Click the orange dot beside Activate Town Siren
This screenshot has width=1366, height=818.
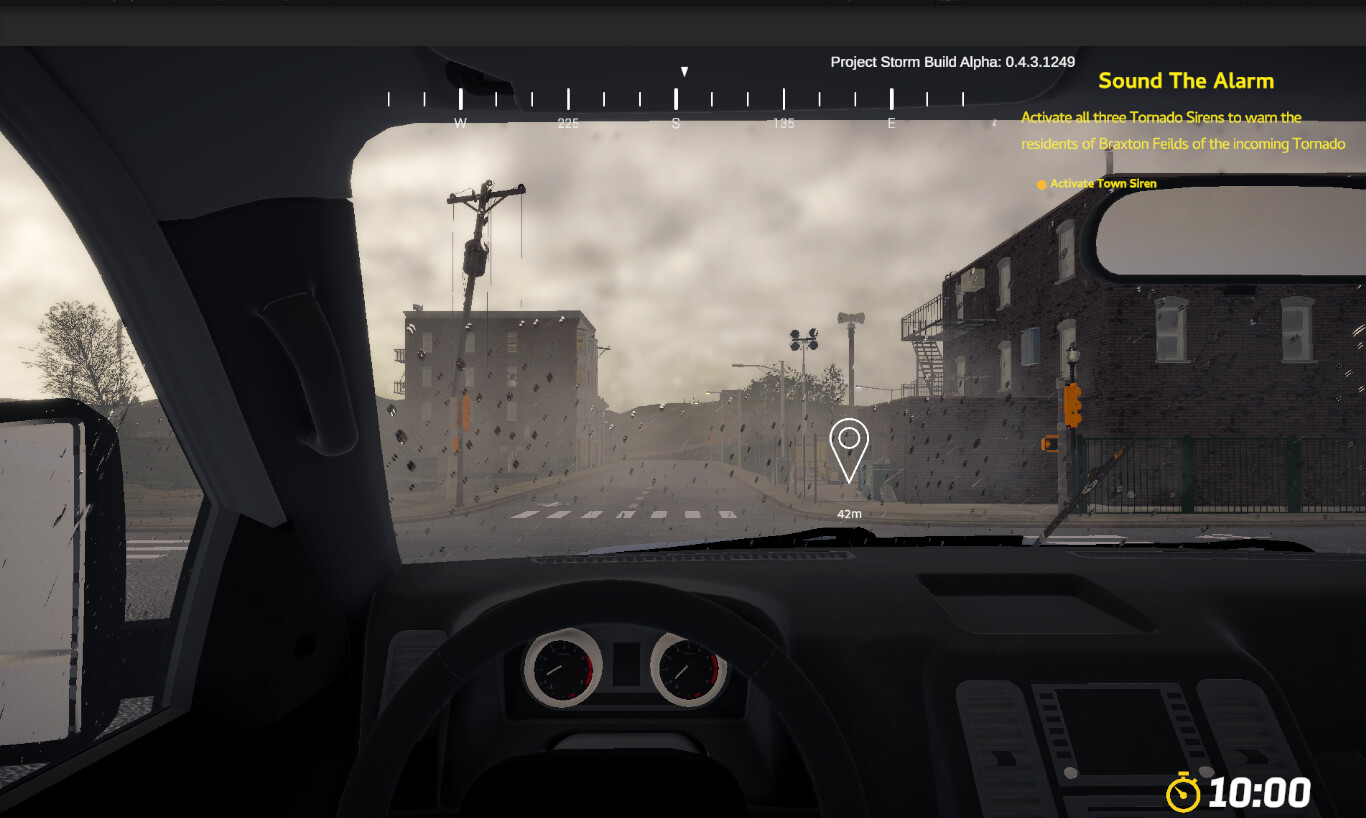pos(1040,184)
